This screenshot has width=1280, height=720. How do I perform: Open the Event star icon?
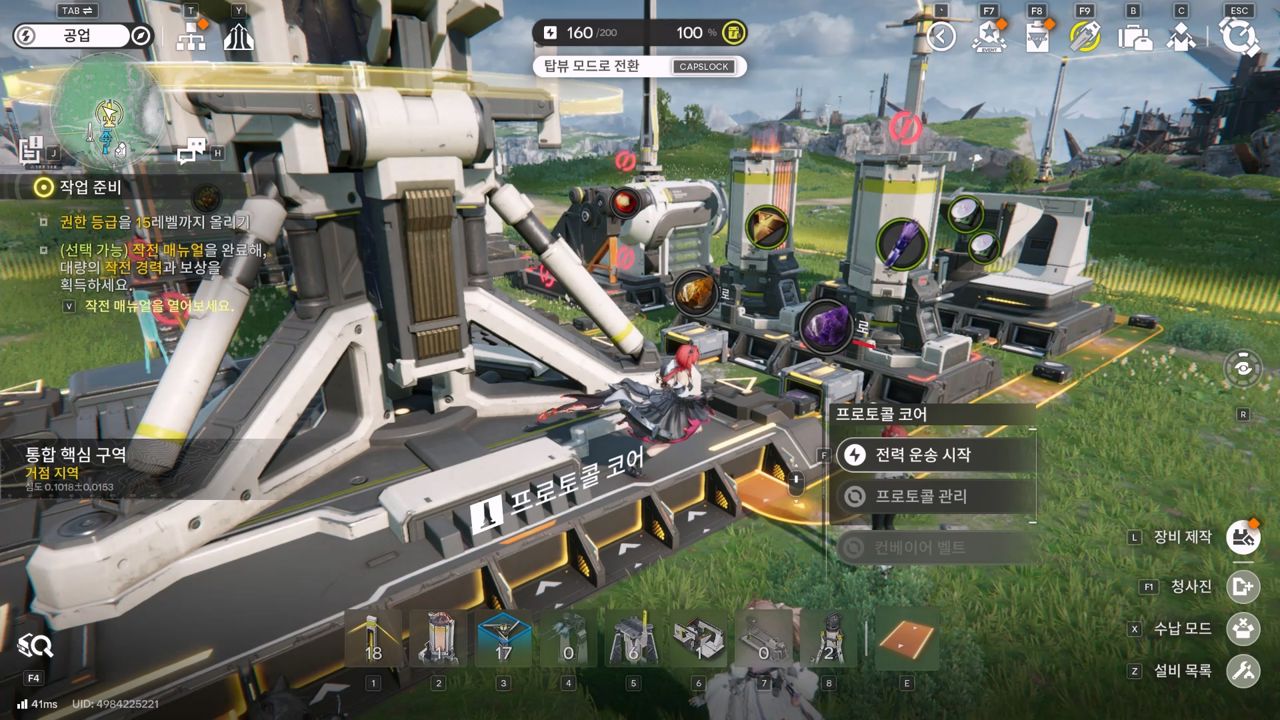(988, 37)
